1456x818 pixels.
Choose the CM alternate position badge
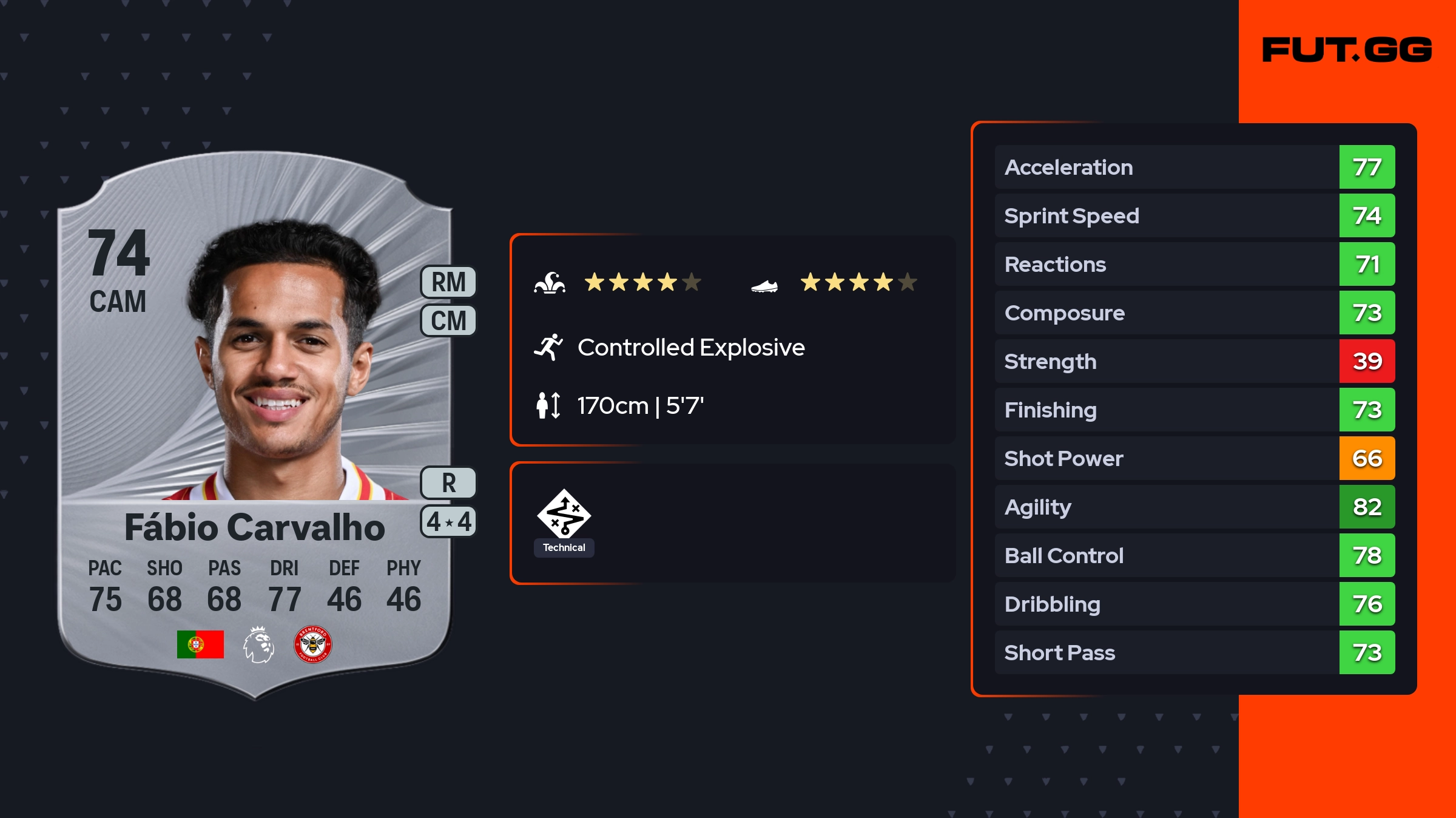[x=448, y=320]
